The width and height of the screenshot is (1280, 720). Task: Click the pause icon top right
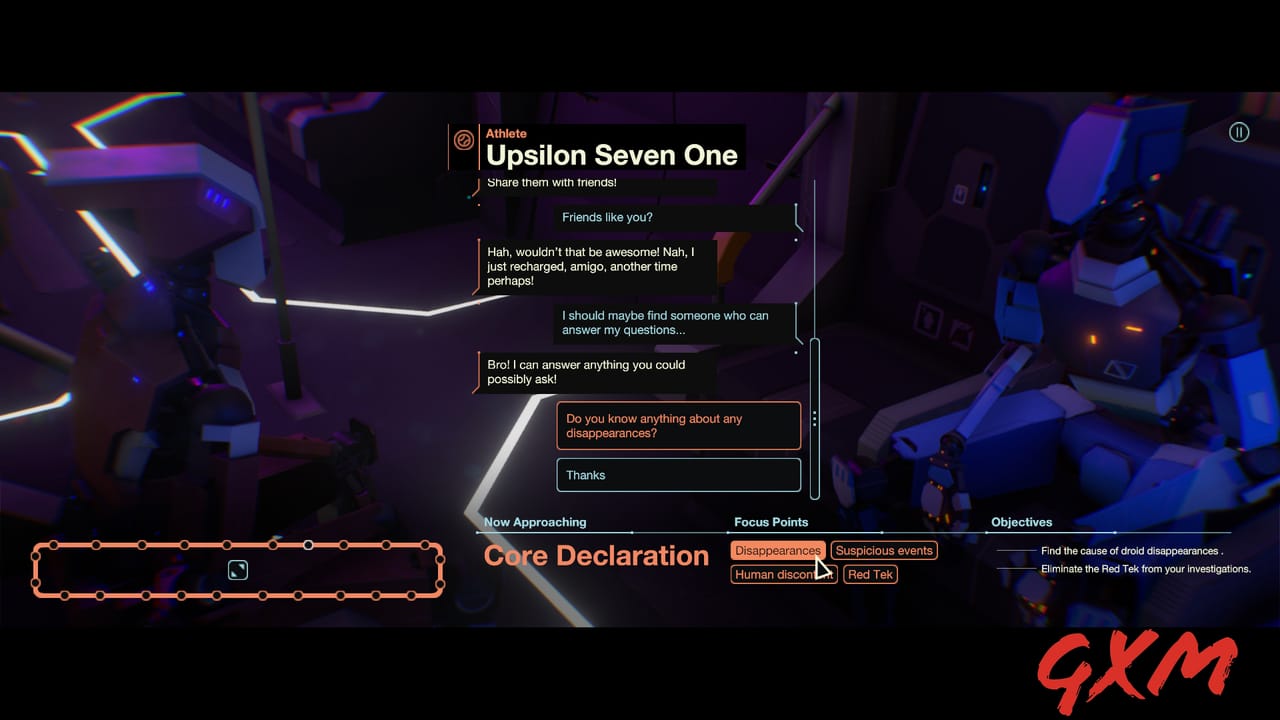coord(1239,131)
